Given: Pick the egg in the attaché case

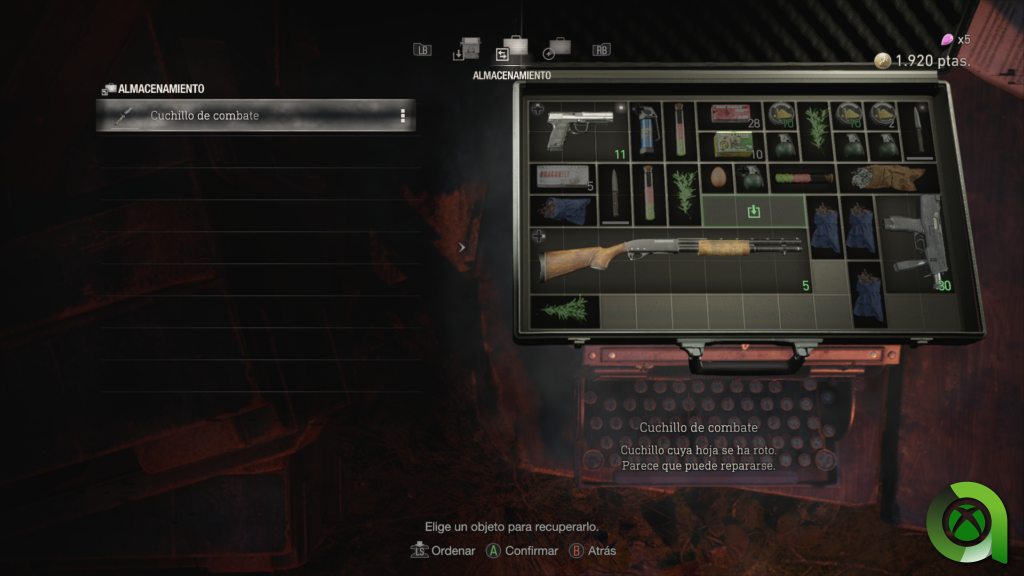Looking at the screenshot, I should (718, 178).
